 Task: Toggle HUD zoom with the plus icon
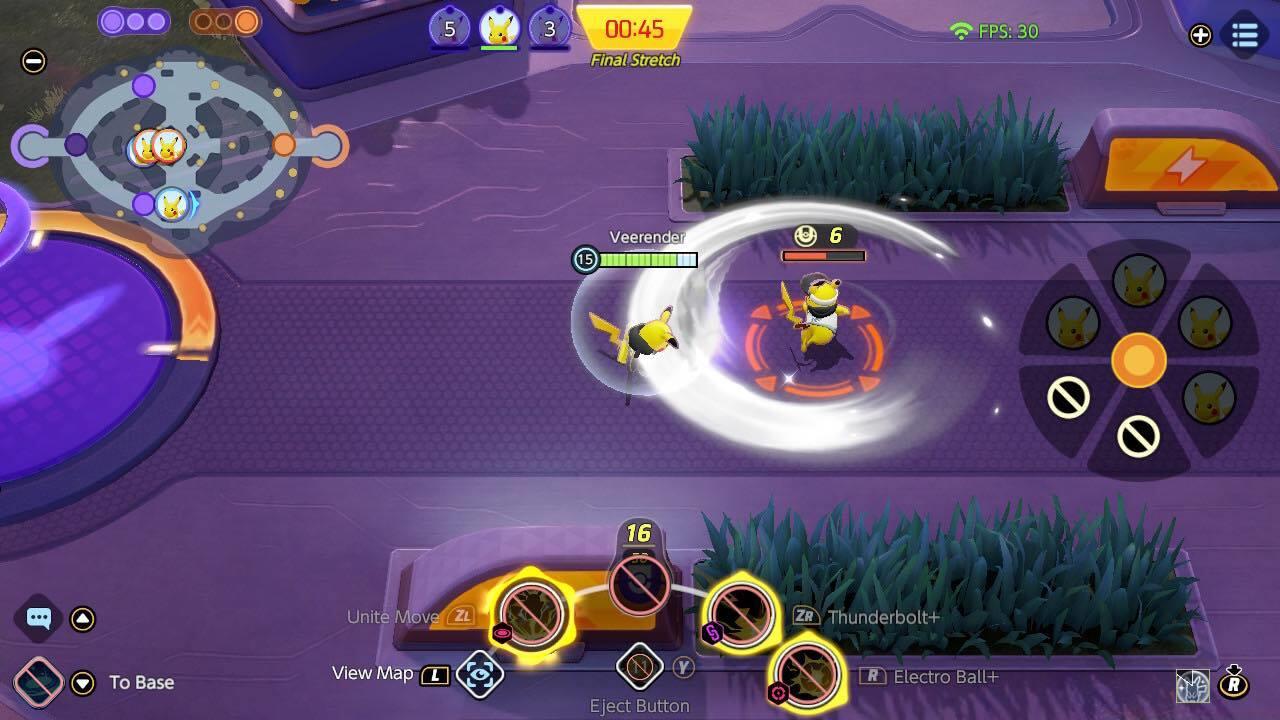point(1198,36)
